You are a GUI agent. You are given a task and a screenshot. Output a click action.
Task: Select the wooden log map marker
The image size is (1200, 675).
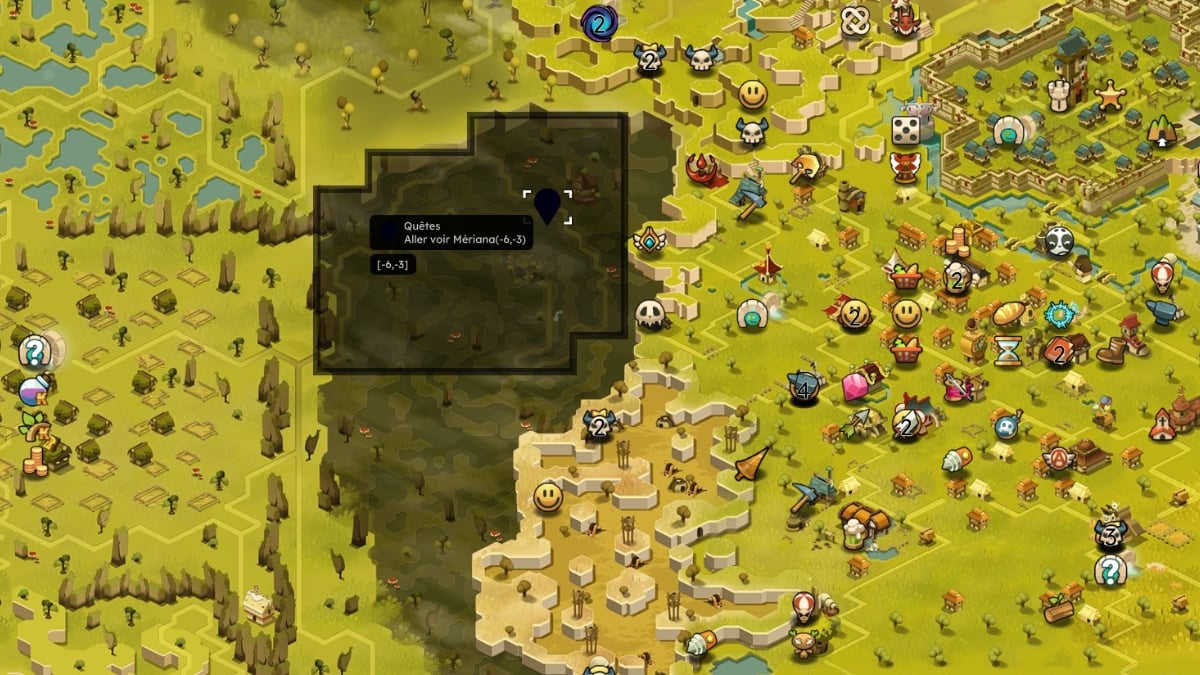point(1058,609)
